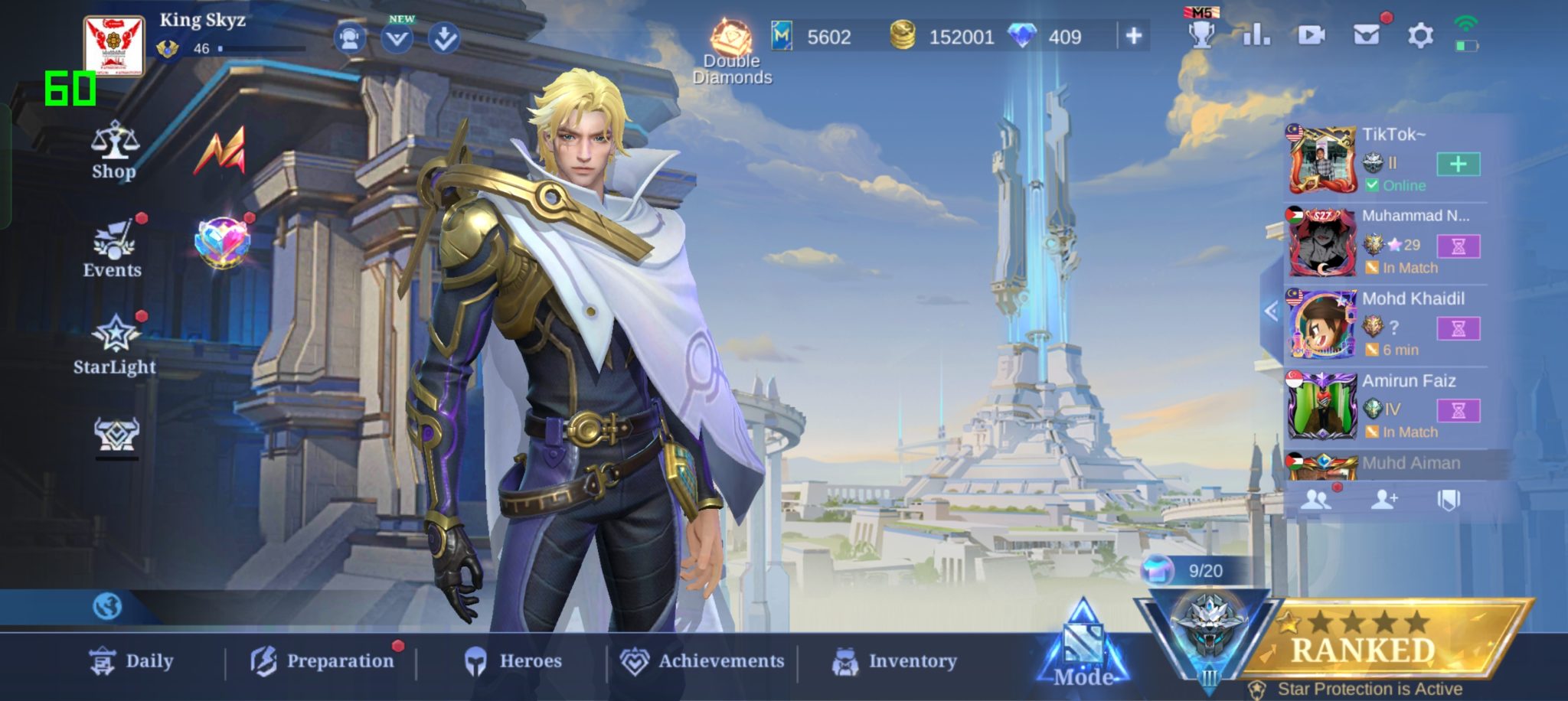This screenshot has height=701, width=1568.
Task: Add diamonds with the plus button
Action: [1134, 35]
